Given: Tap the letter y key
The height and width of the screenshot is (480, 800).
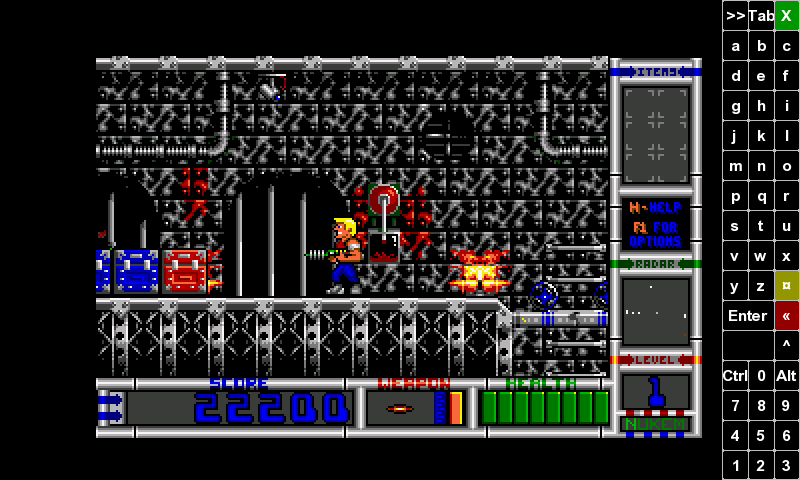Looking at the screenshot, I should [735, 286].
